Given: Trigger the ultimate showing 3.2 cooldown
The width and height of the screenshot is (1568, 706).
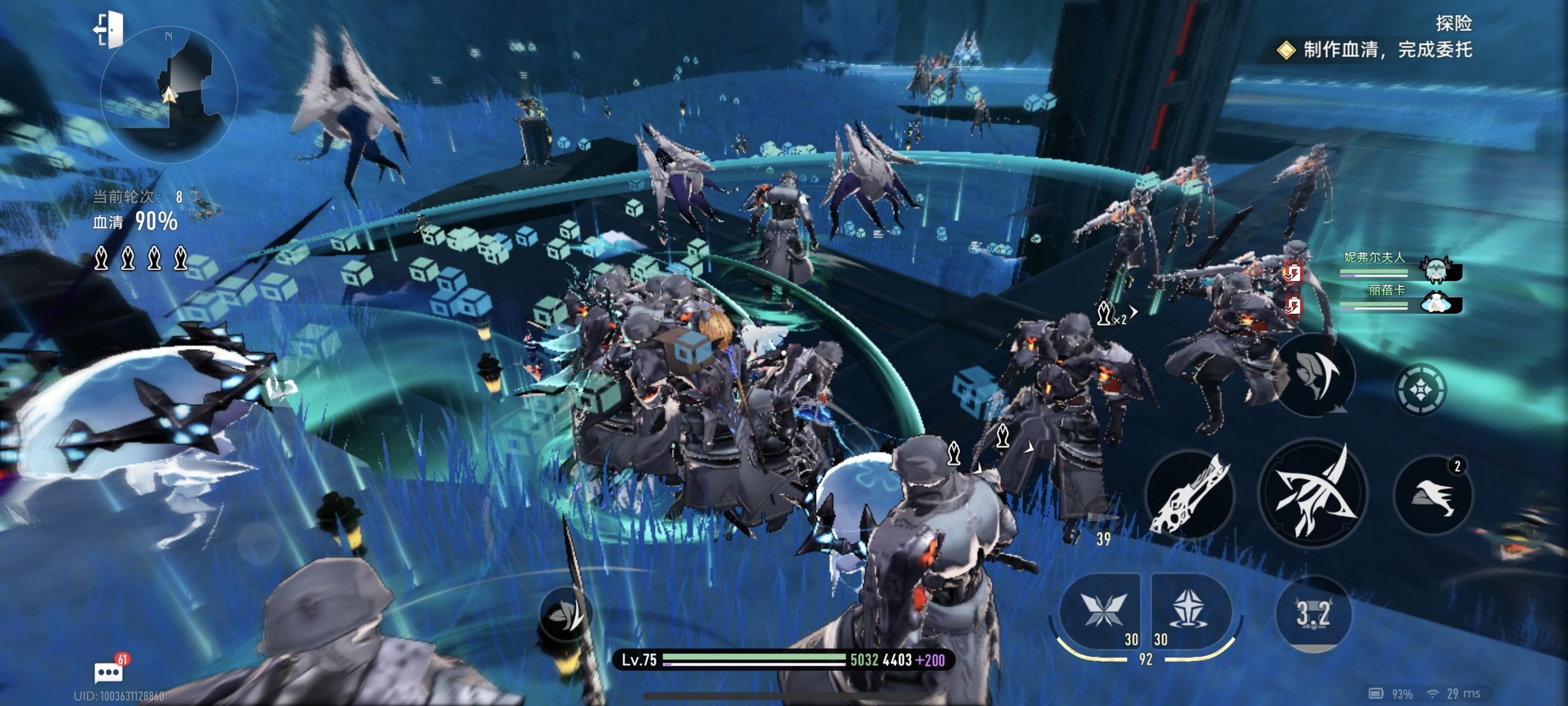Looking at the screenshot, I should coord(1313,614).
